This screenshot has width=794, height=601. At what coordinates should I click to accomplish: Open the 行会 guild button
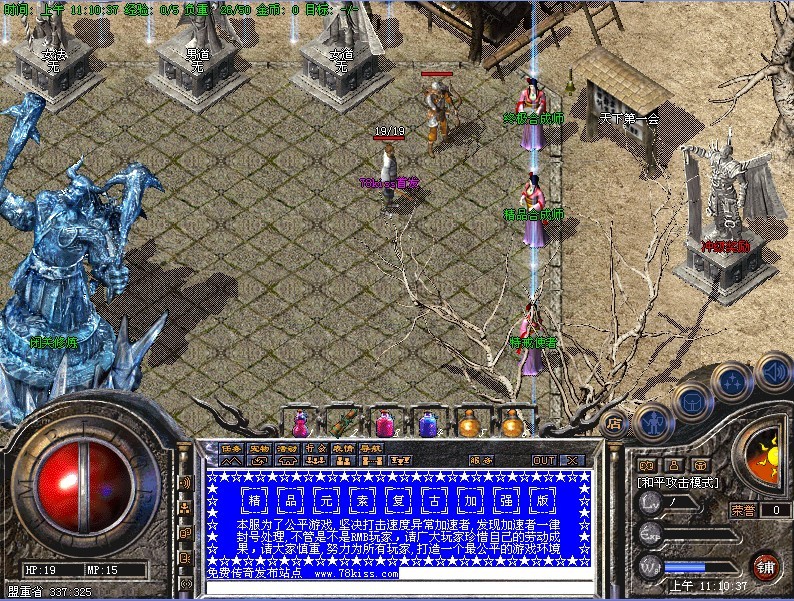(315, 448)
